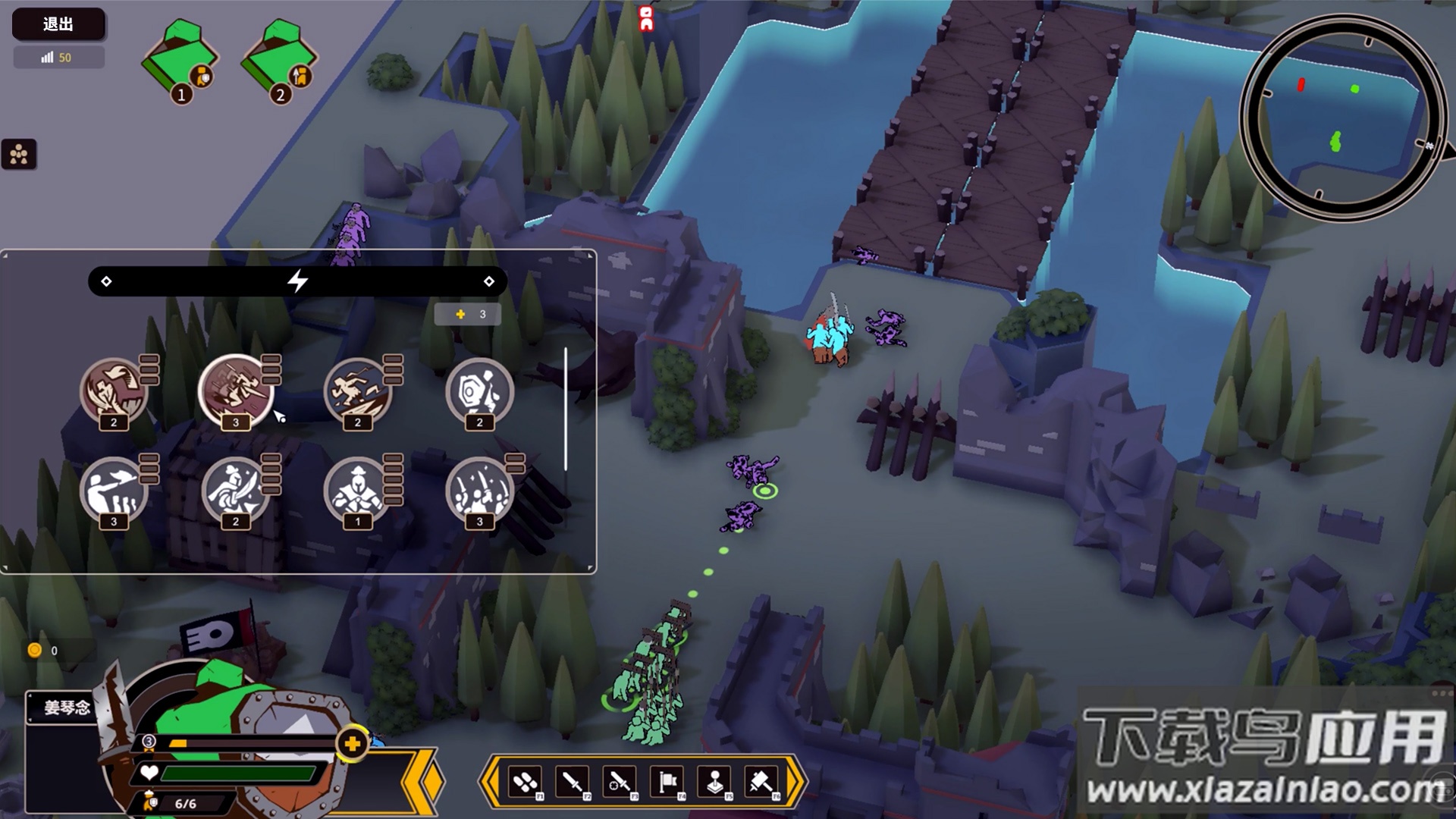1456x819 pixels.
Task: Choose the shield and rock skill
Action: pos(479,391)
